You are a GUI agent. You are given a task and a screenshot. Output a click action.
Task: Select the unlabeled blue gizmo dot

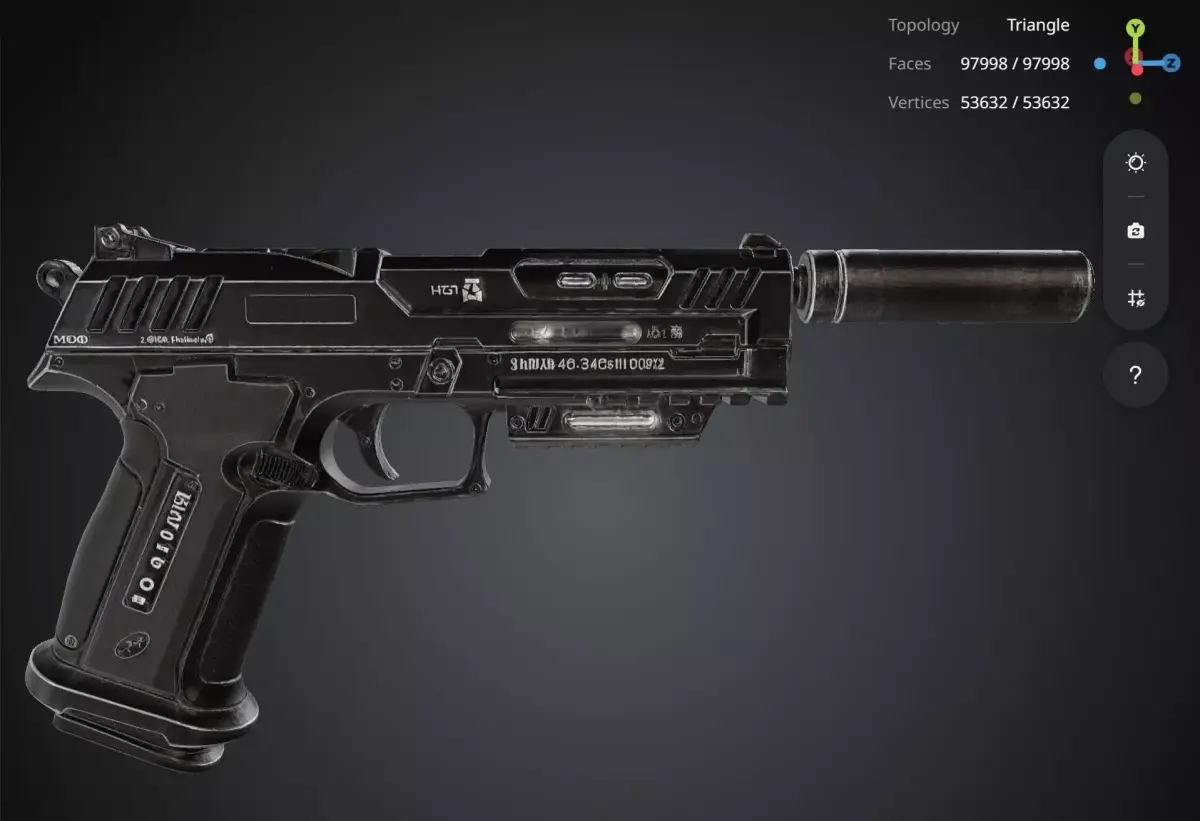pyautogui.click(x=1100, y=63)
